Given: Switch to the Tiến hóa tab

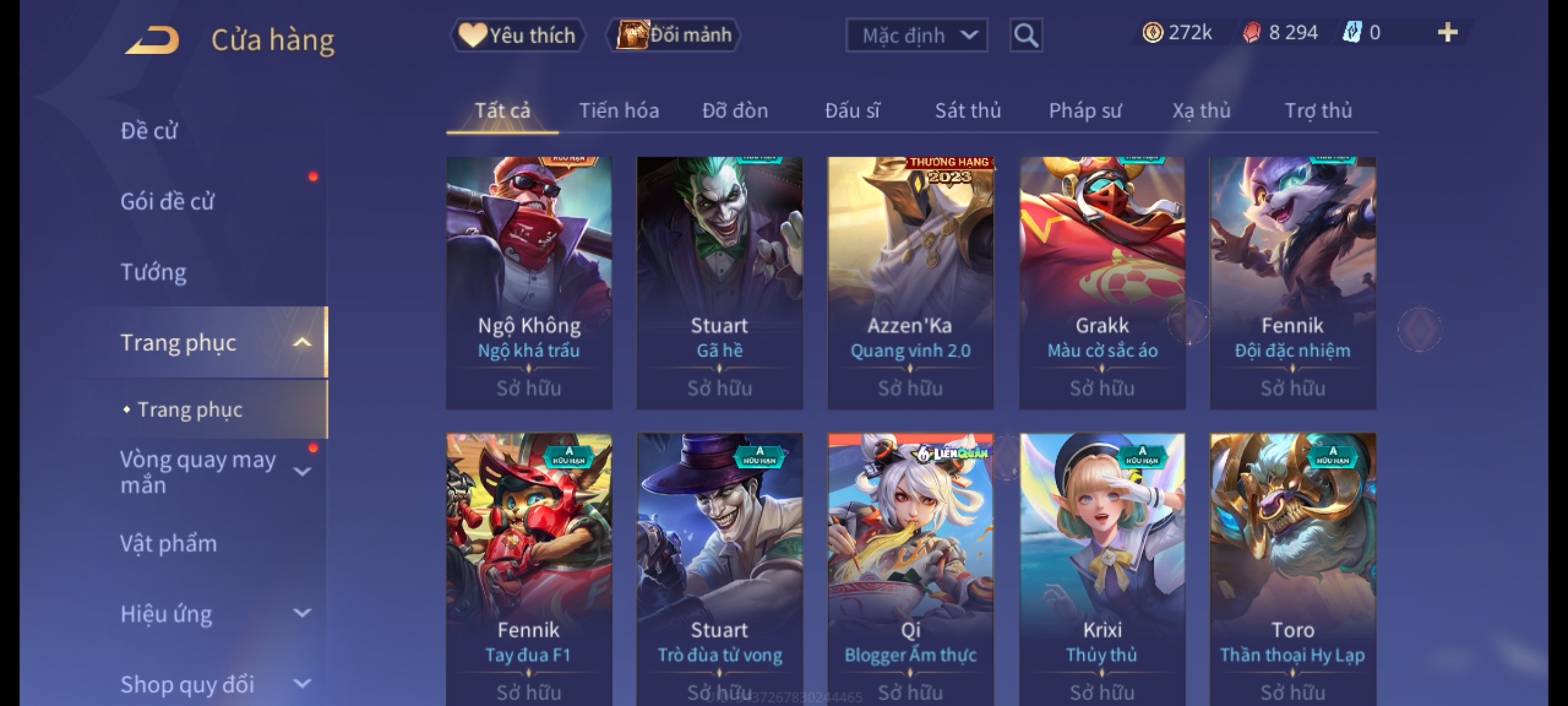Looking at the screenshot, I should (619, 110).
